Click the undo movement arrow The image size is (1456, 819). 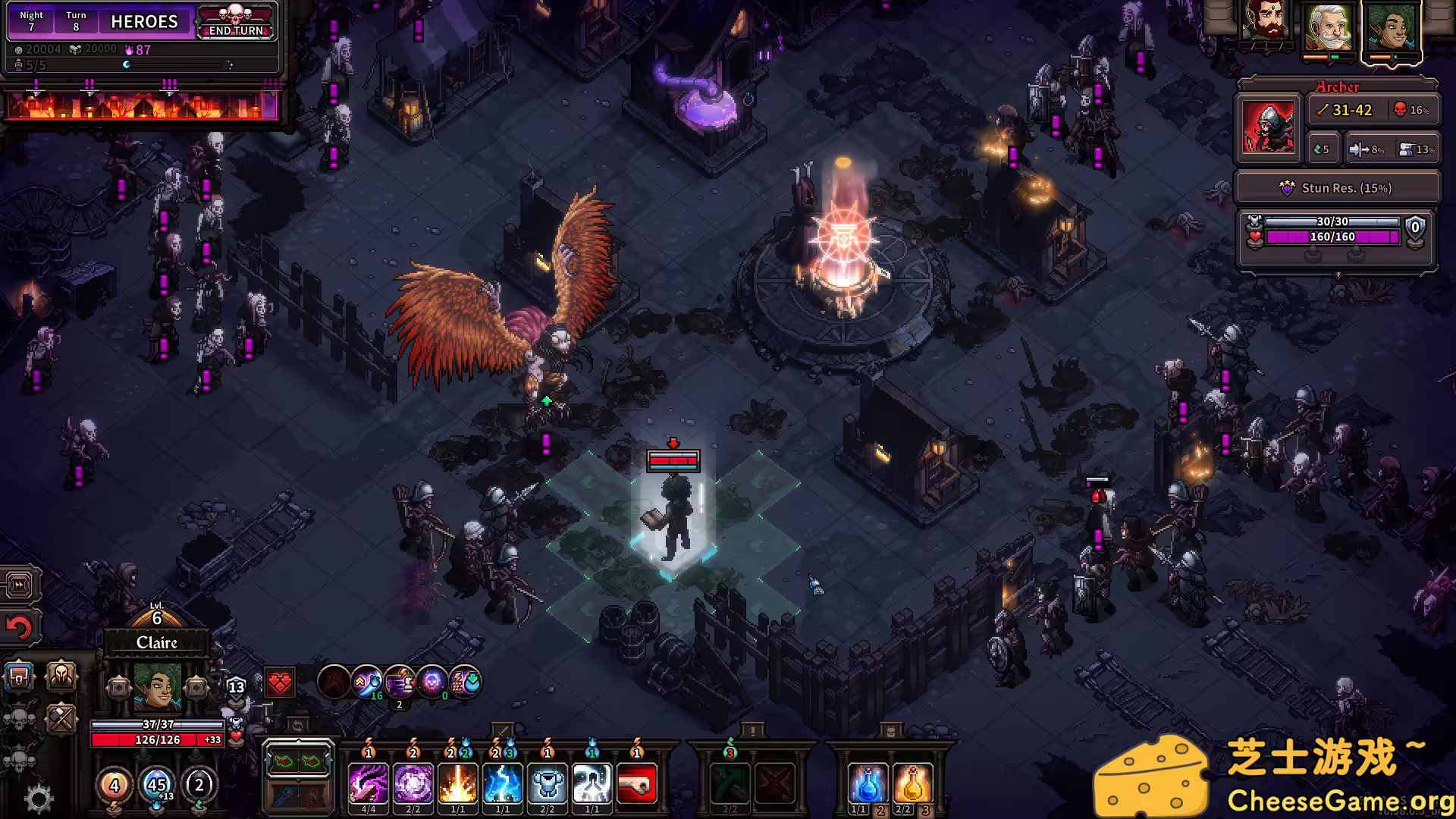point(20,626)
